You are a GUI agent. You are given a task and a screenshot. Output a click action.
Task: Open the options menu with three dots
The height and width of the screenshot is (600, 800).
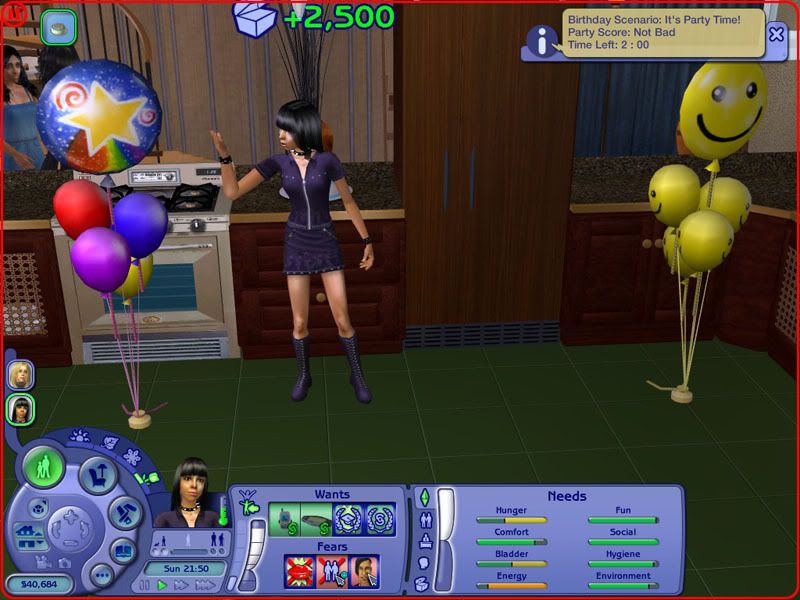tap(100, 575)
